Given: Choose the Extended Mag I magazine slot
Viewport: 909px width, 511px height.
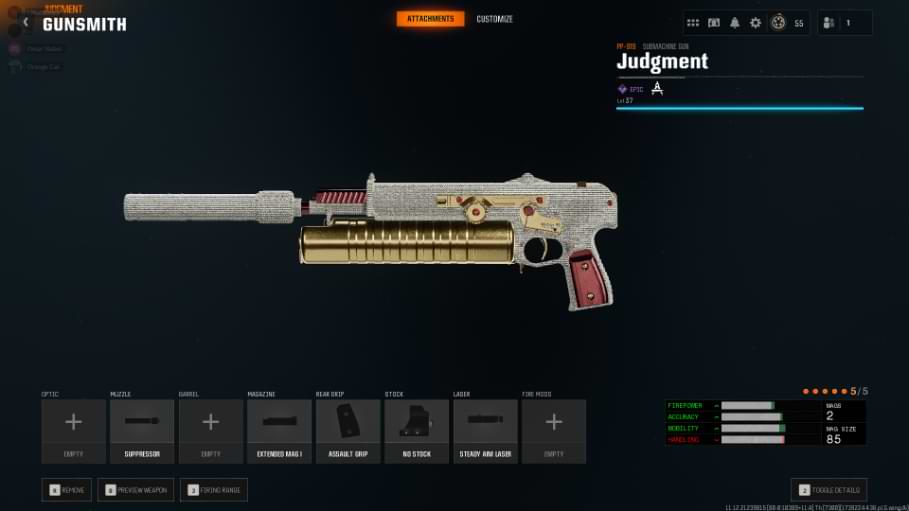Looking at the screenshot, I should click(279, 431).
